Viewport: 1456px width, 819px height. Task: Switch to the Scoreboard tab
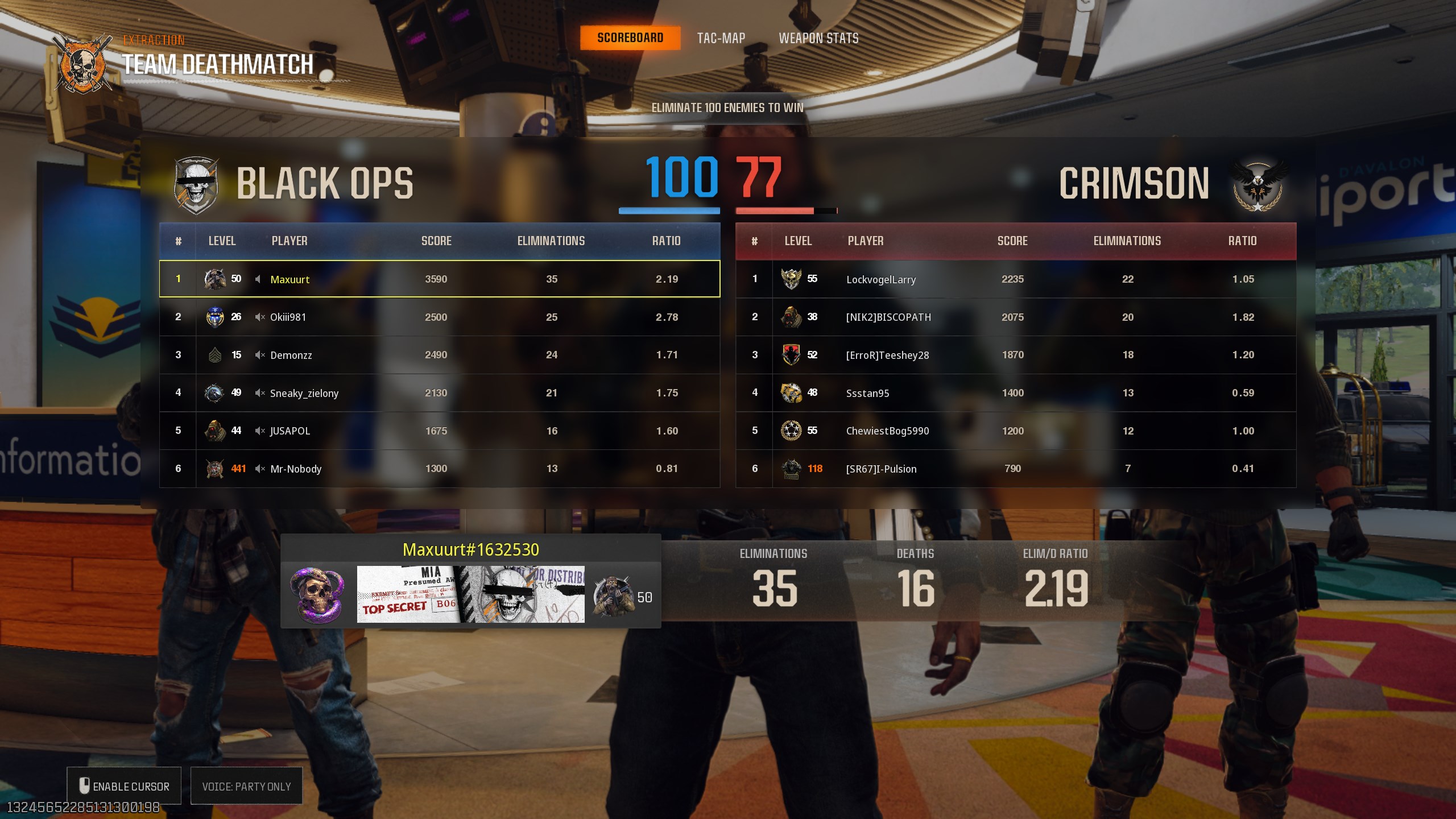pos(630,38)
